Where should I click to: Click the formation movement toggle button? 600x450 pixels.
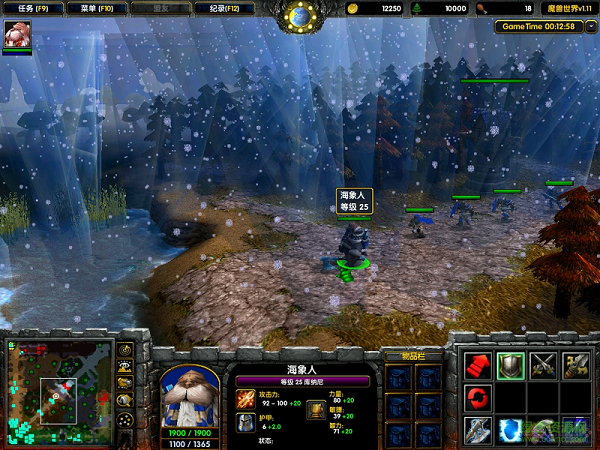126,418
